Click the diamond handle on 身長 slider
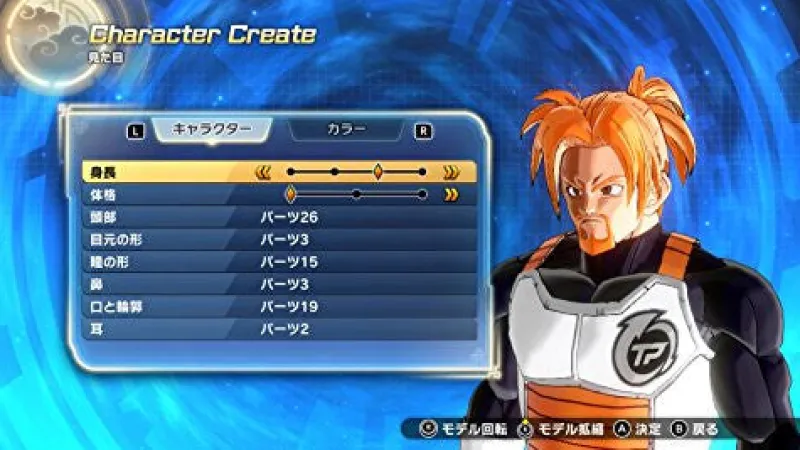This screenshot has height=450, width=800. pyautogui.click(x=378, y=172)
